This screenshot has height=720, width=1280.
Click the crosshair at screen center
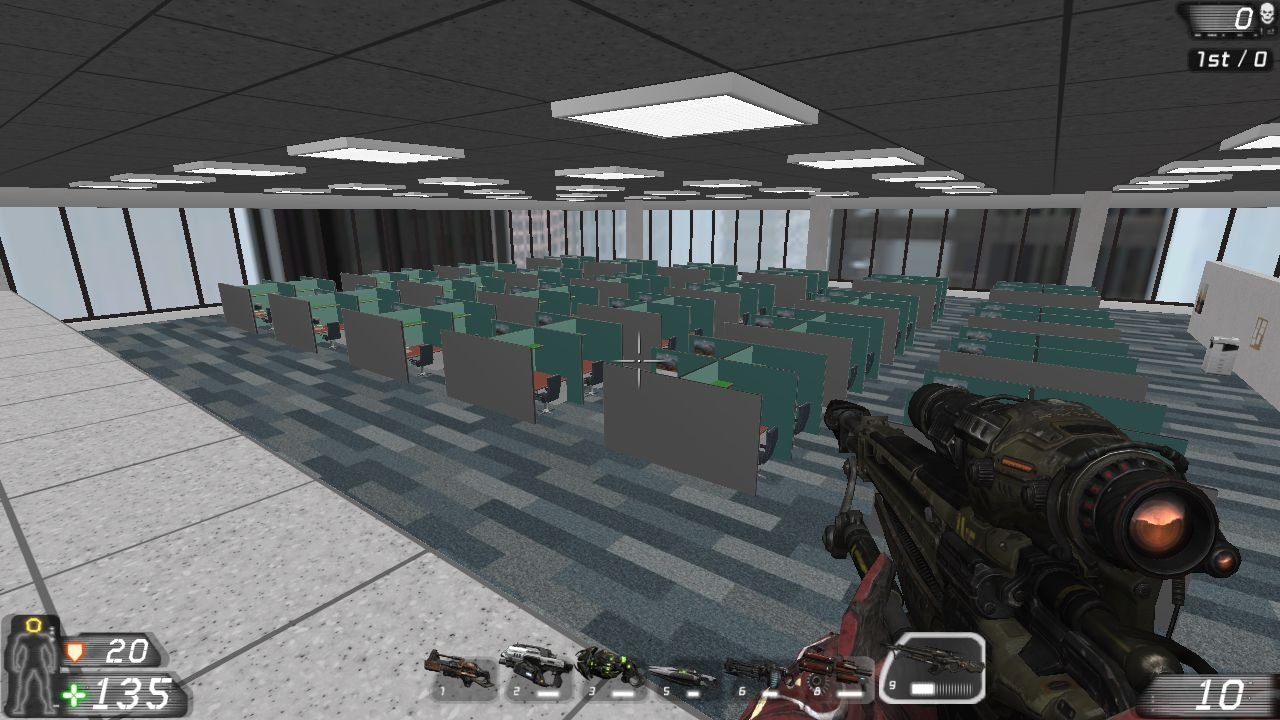pos(637,360)
